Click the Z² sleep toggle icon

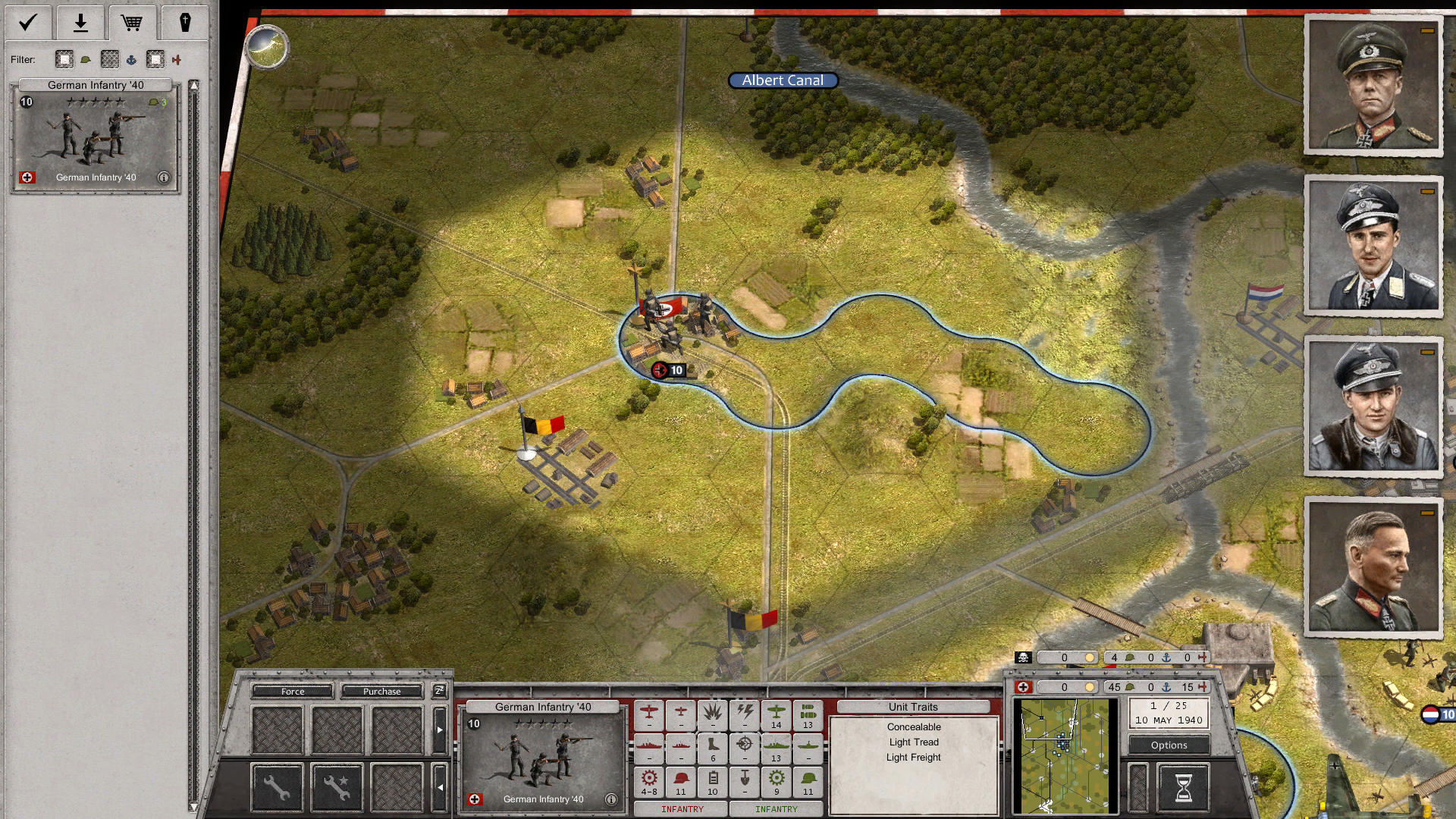pos(438,691)
